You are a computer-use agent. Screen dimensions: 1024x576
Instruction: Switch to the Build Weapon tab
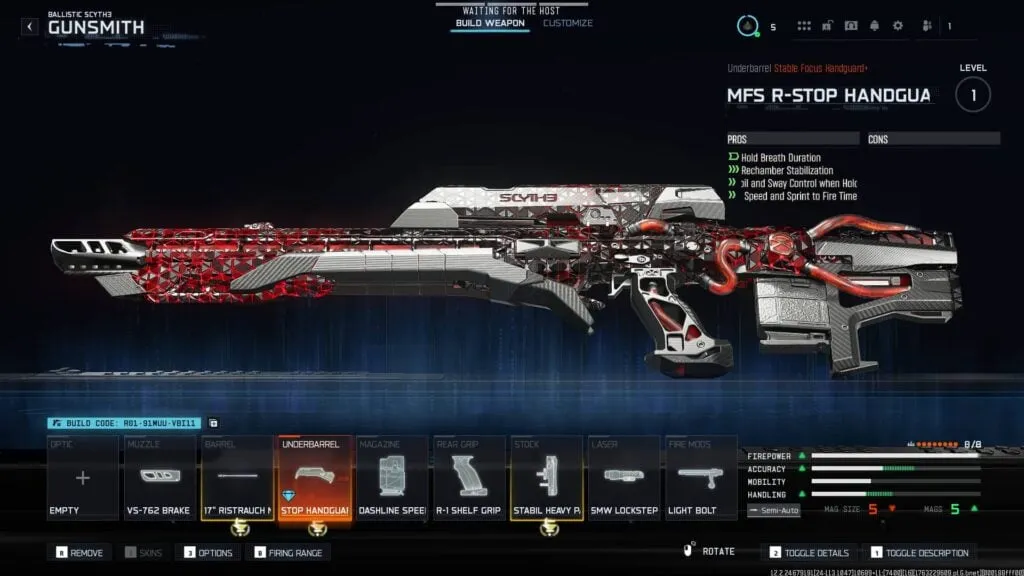tap(490, 23)
